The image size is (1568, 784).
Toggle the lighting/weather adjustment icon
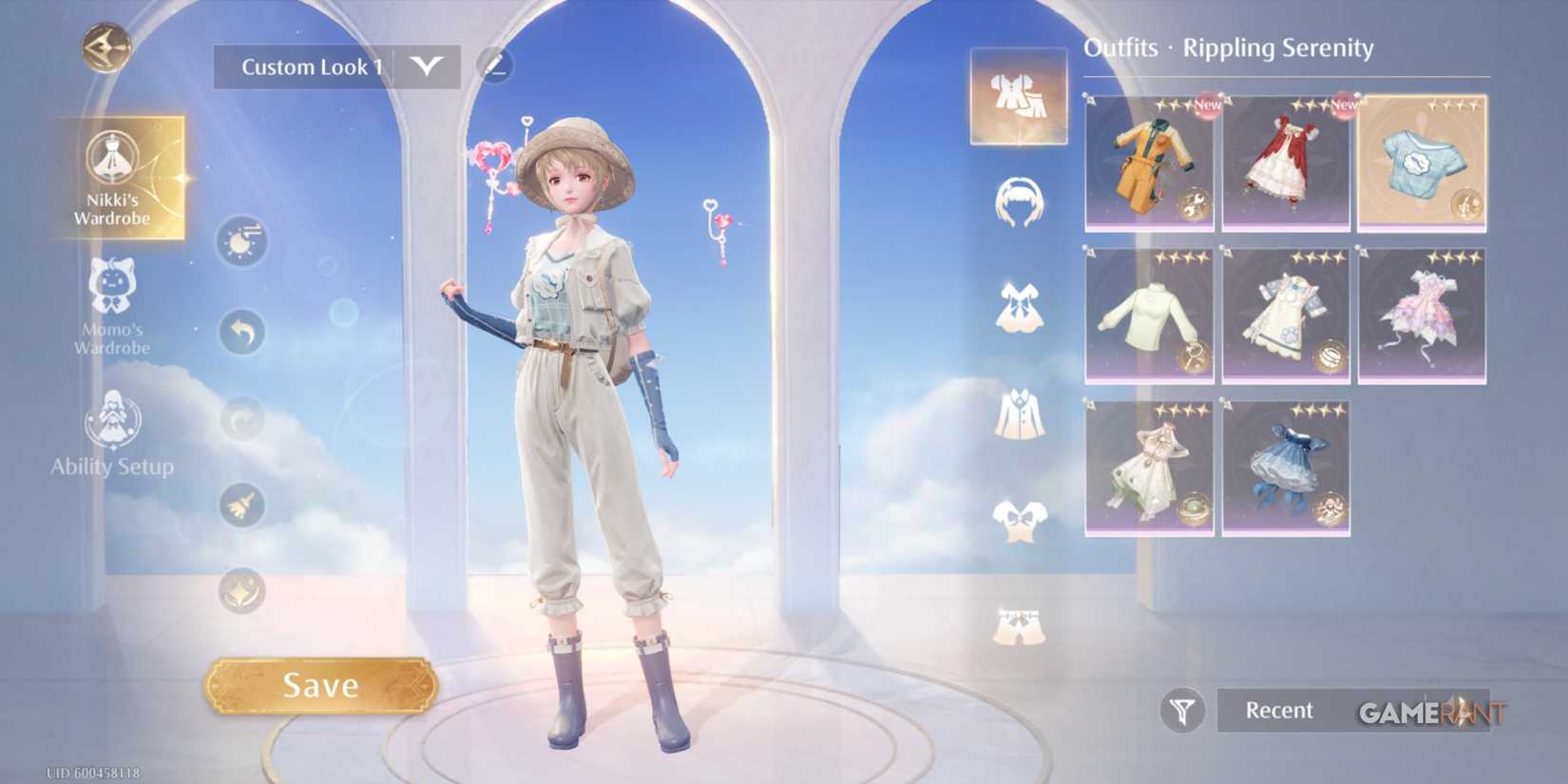[240, 239]
